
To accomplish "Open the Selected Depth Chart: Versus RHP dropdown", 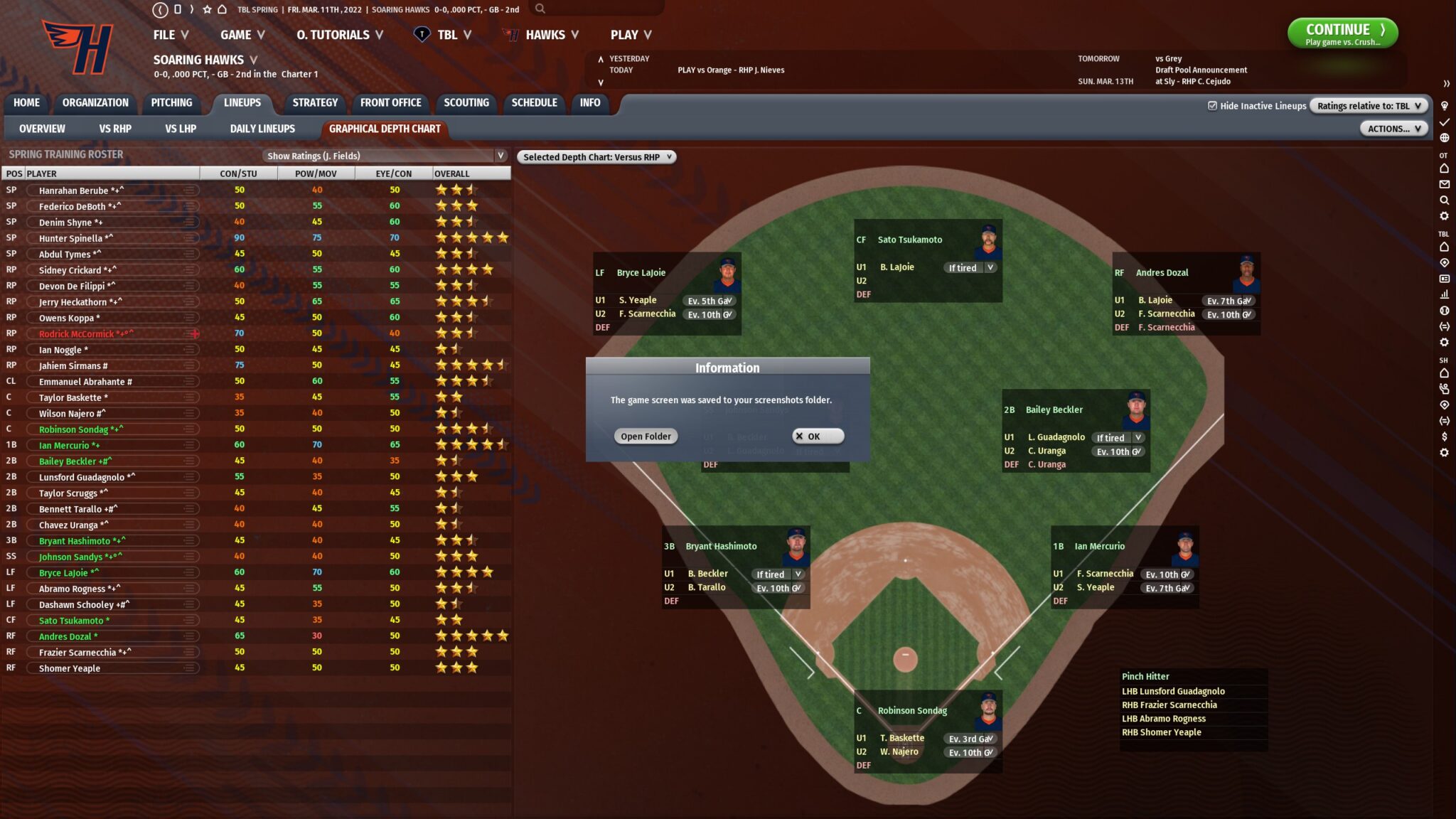I will (597, 157).
